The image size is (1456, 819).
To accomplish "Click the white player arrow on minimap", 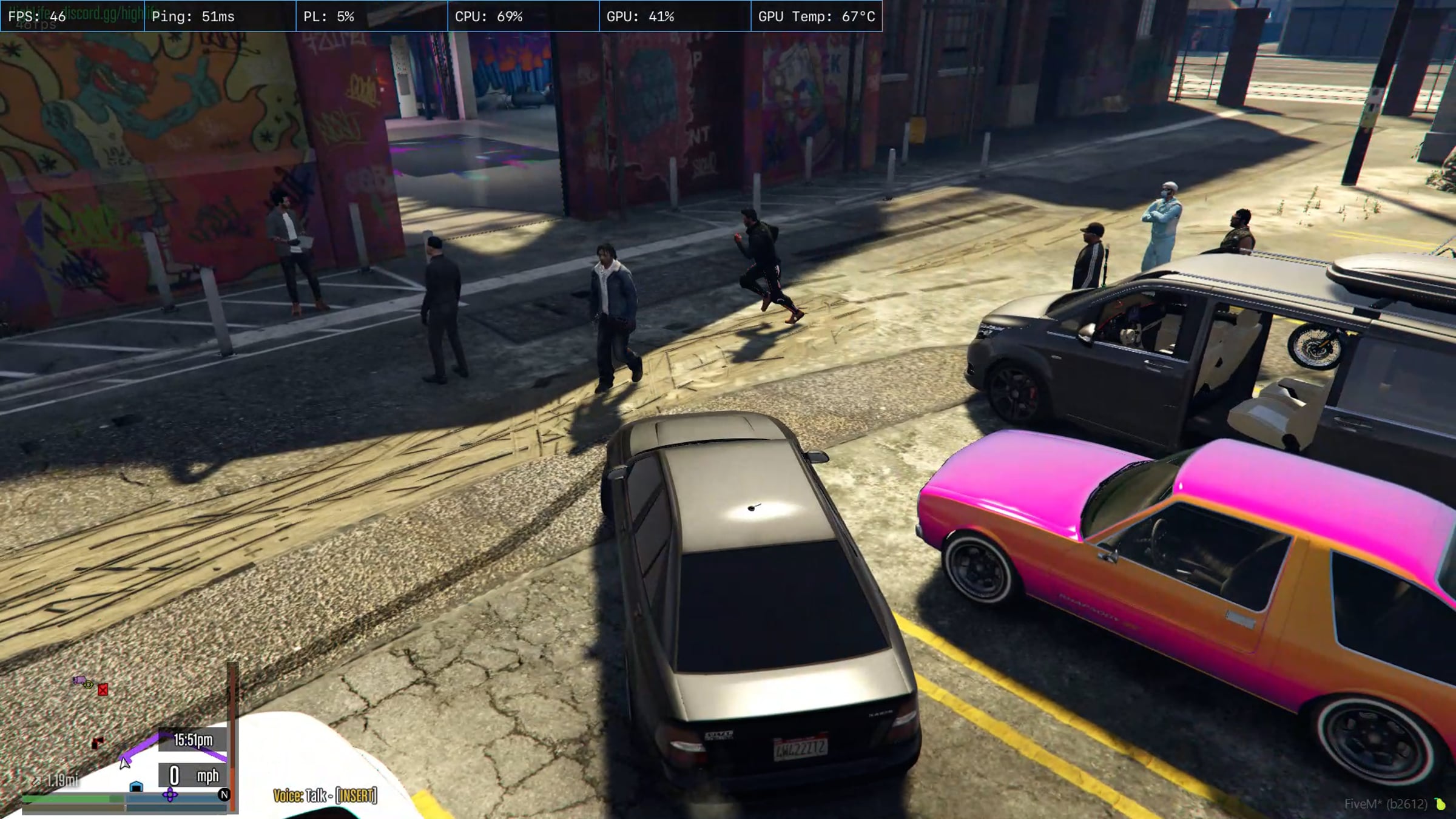I will [x=124, y=763].
